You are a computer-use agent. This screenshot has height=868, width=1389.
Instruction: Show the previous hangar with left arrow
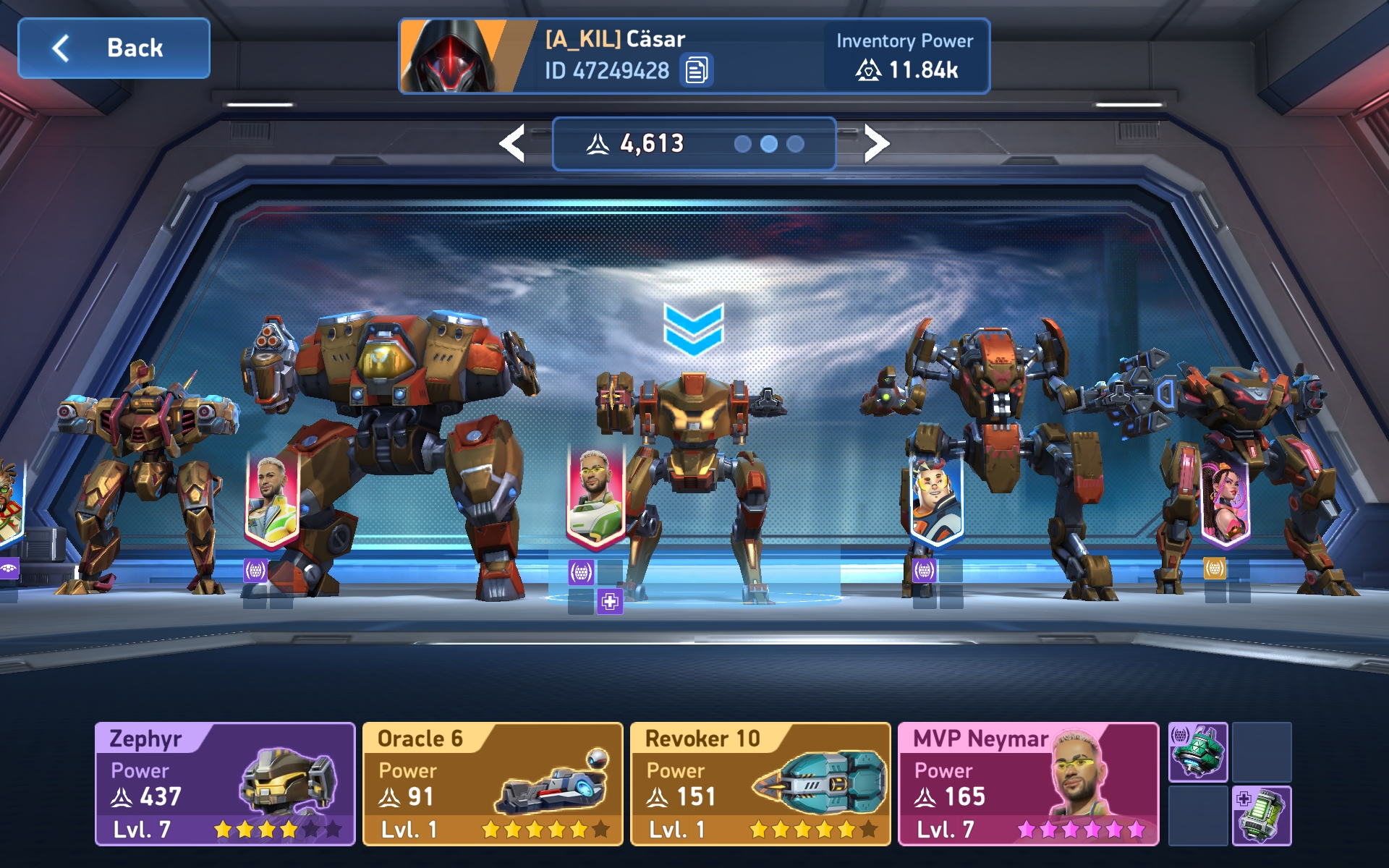(512, 143)
